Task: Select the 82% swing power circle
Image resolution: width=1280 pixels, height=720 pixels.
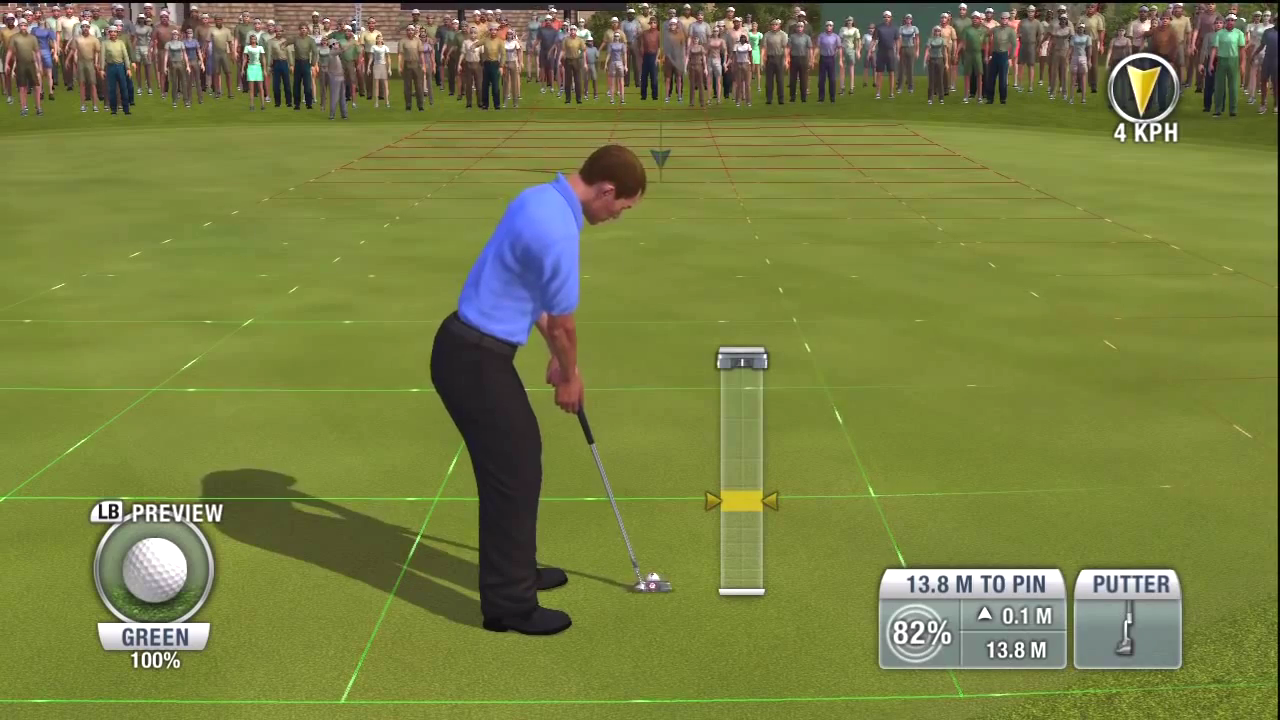Action: pyautogui.click(x=918, y=634)
